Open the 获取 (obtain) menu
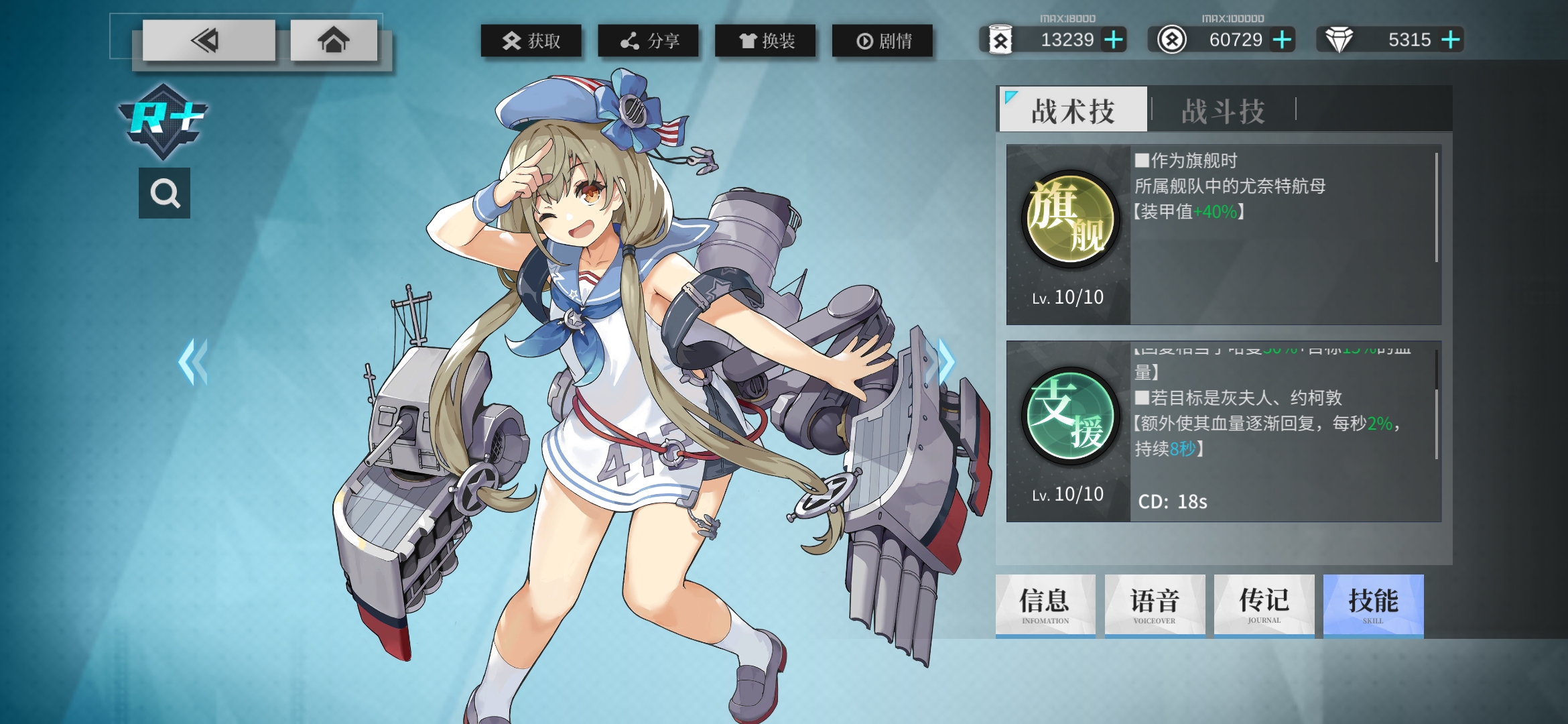The width and height of the screenshot is (1568, 724). coord(531,41)
